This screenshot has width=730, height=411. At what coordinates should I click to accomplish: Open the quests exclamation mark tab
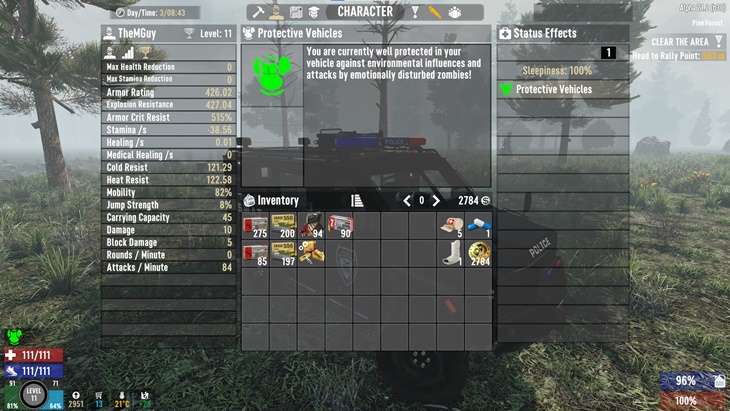[x=414, y=12]
